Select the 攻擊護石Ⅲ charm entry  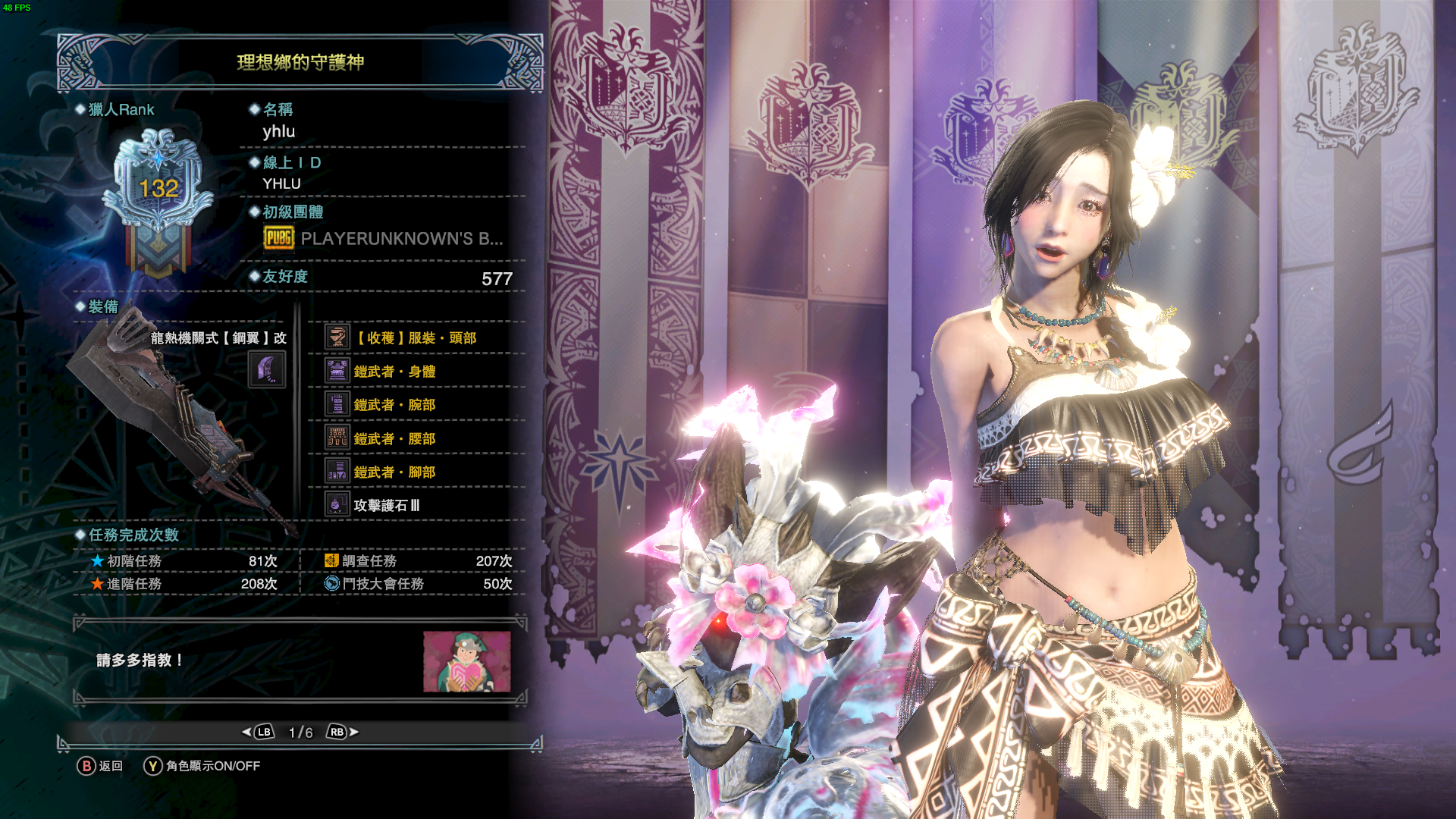tap(386, 506)
